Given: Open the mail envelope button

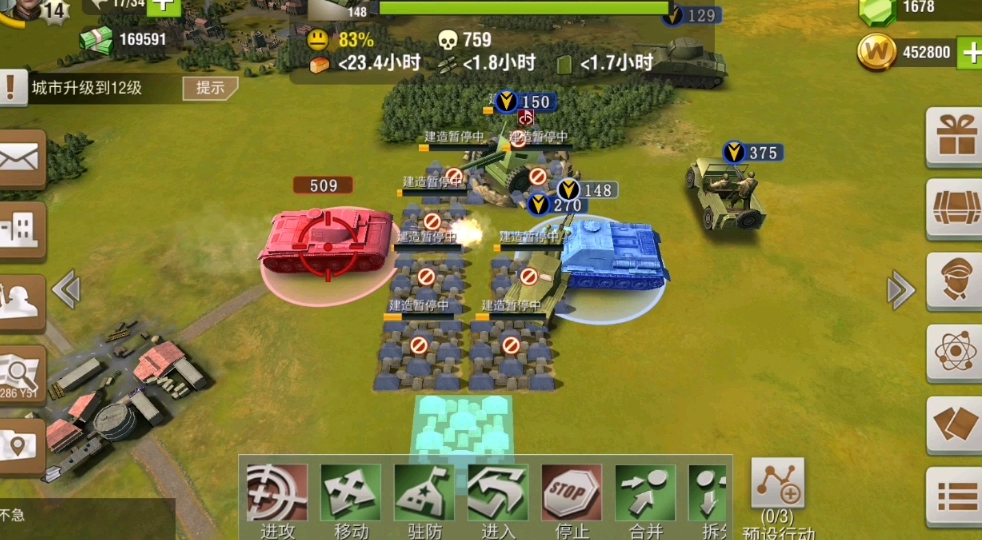Looking at the screenshot, I should click(x=20, y=158).
